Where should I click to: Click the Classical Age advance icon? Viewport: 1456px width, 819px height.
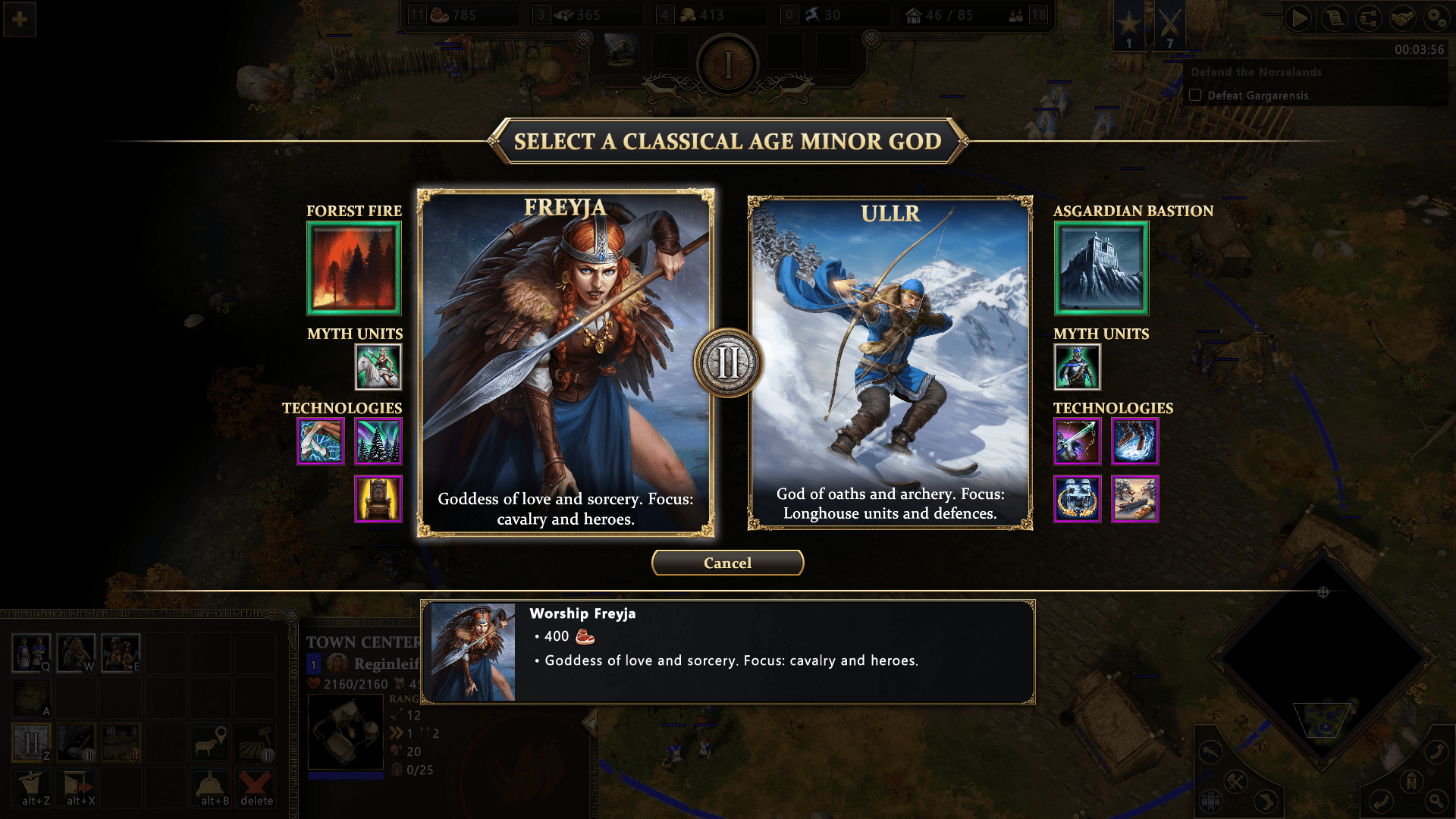click(31, 742)
